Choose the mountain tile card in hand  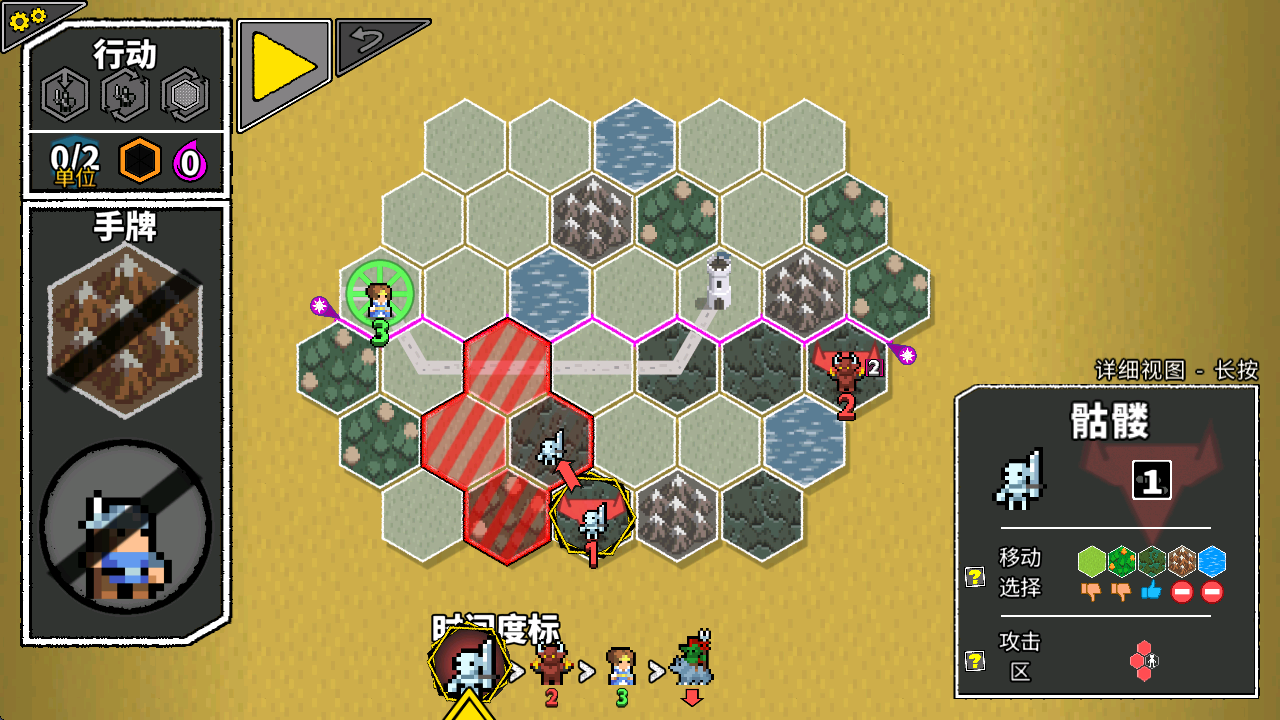click(x=125, y=329)
